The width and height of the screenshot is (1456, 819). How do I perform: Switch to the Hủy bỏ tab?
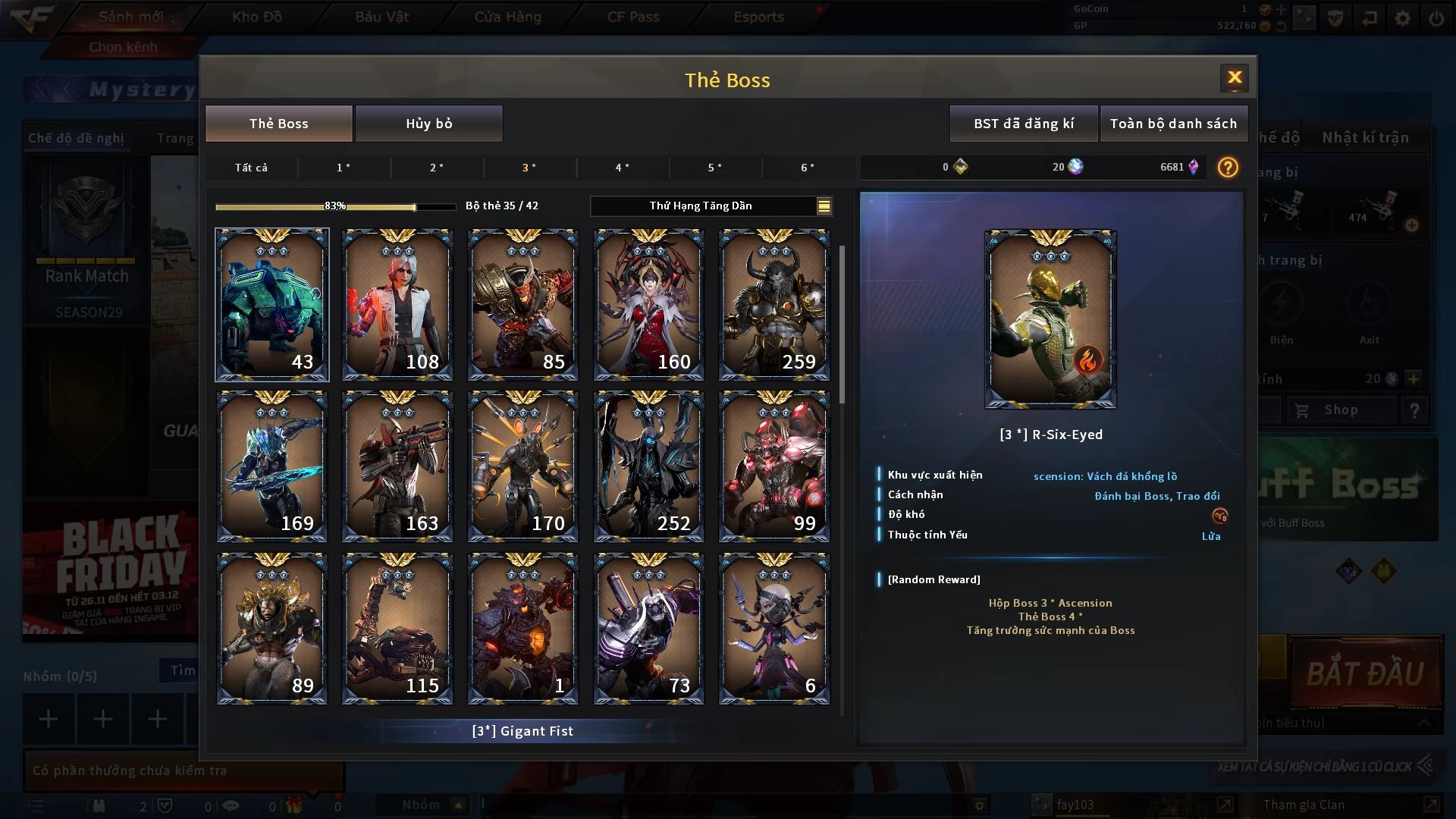[x=428, y=124]
